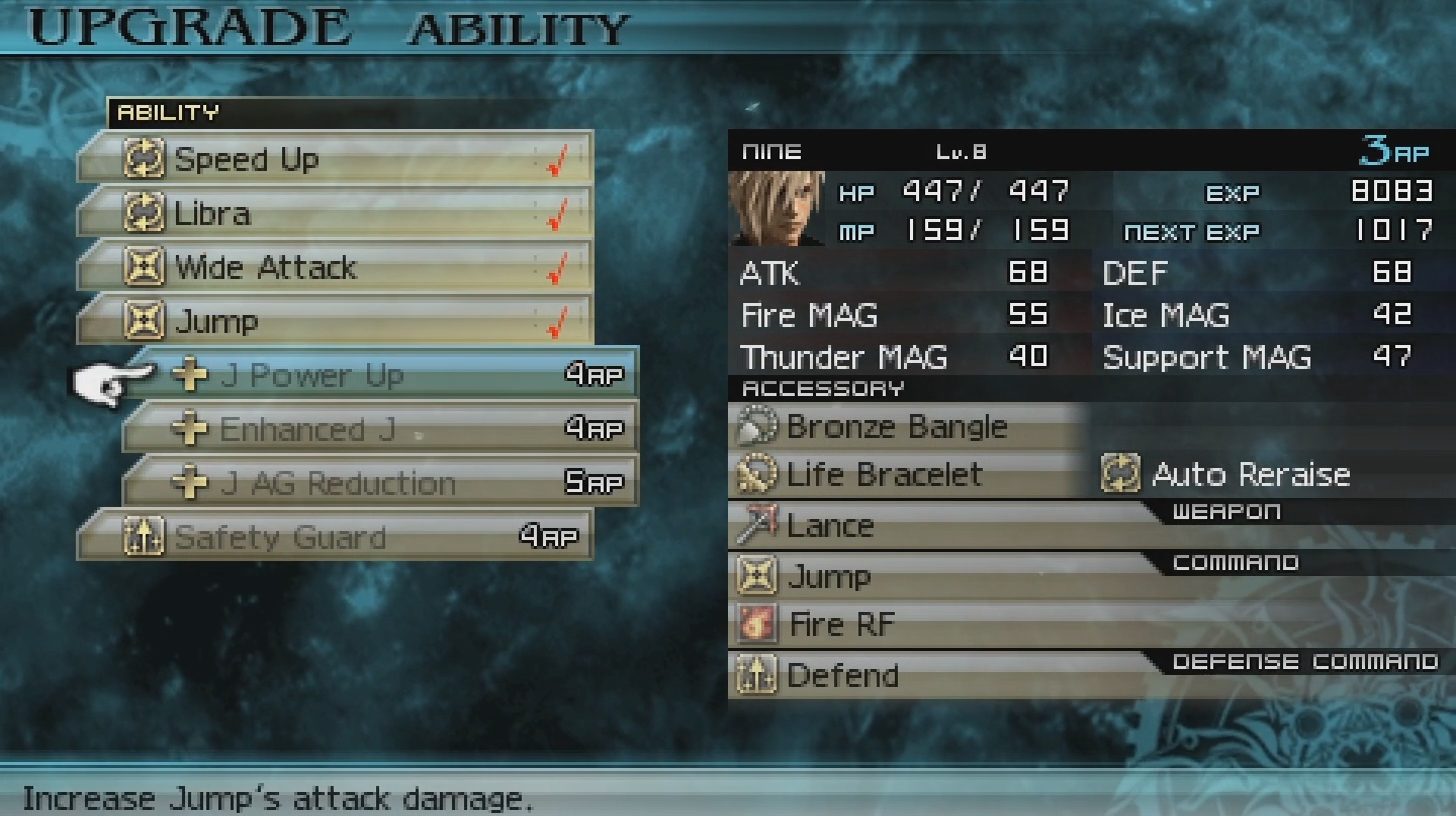Select the Speed Up ability
Image resolution: width=1456 pixels, height=816 pixels.
335,159
